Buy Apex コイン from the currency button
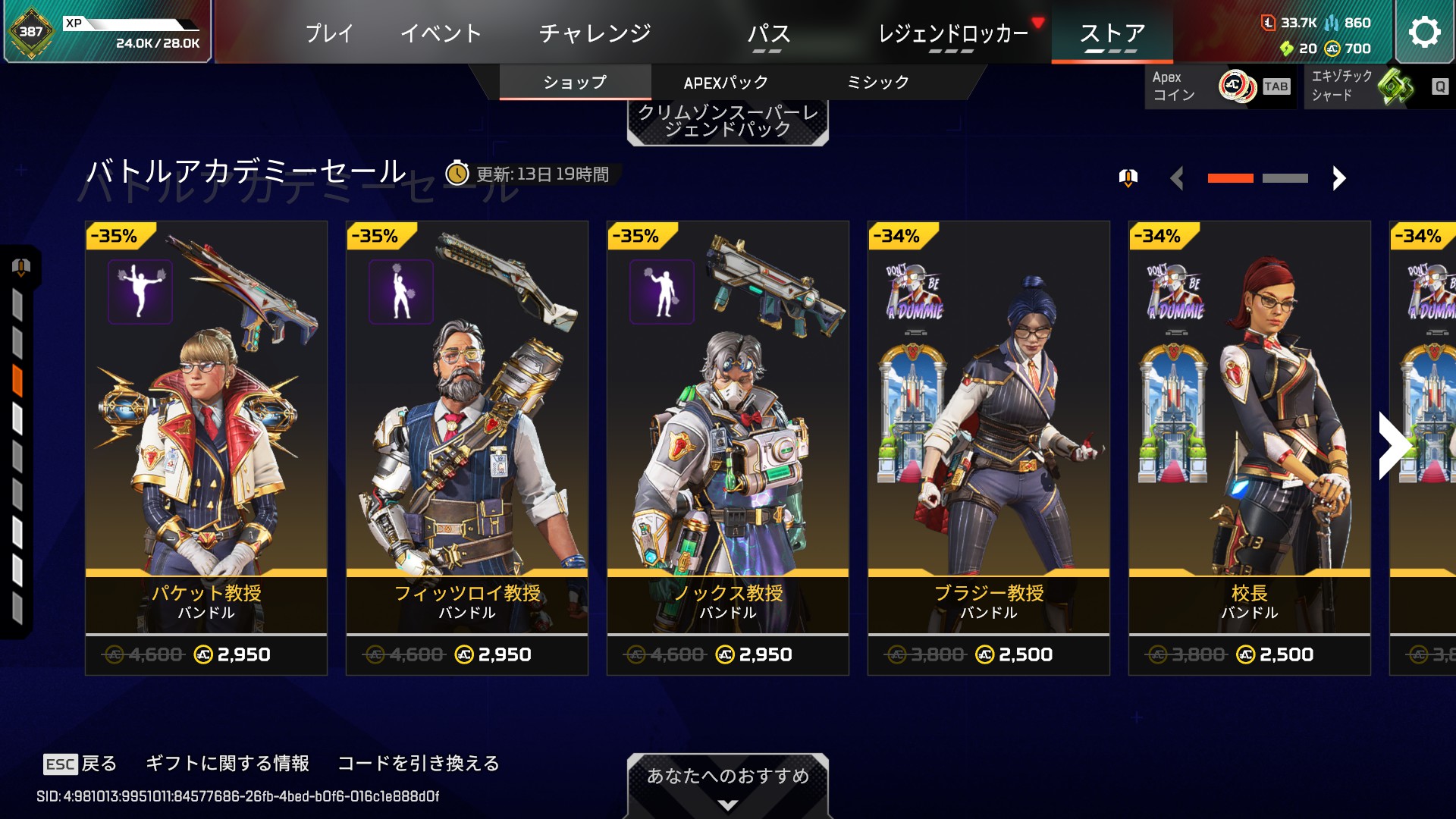Image resolution: width=1456 pixels, height=819 pixels. click(1219, 86)
